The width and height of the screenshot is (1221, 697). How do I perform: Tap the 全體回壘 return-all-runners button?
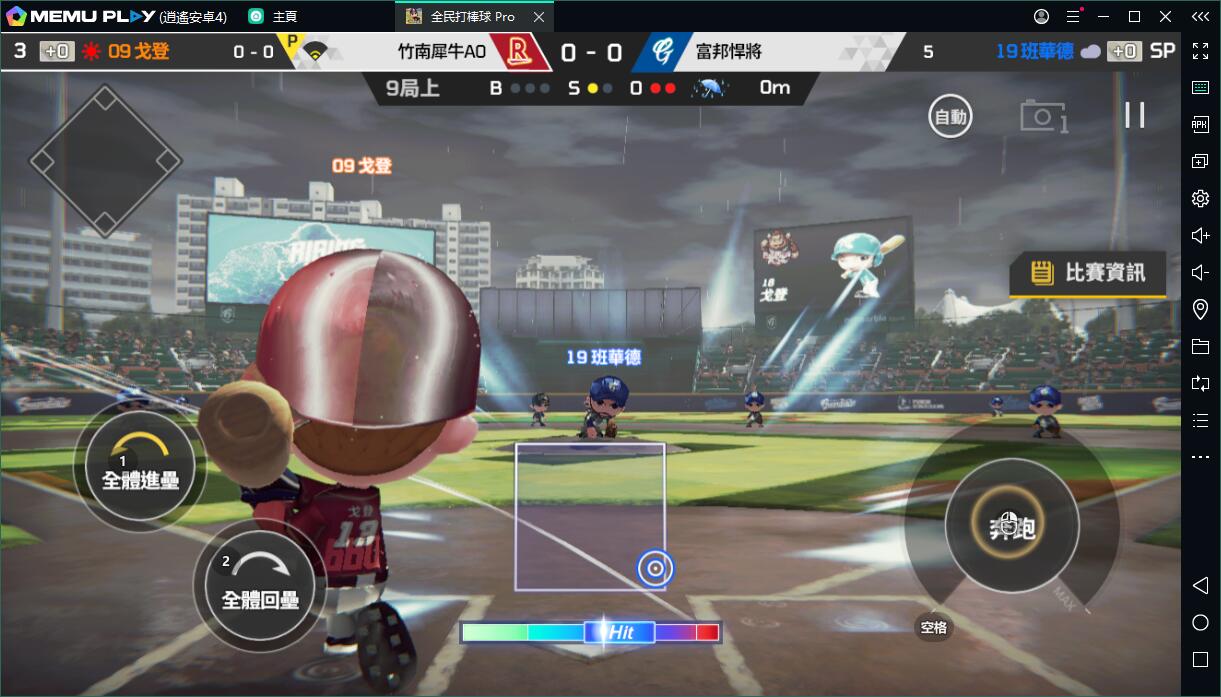click(260, 586)
